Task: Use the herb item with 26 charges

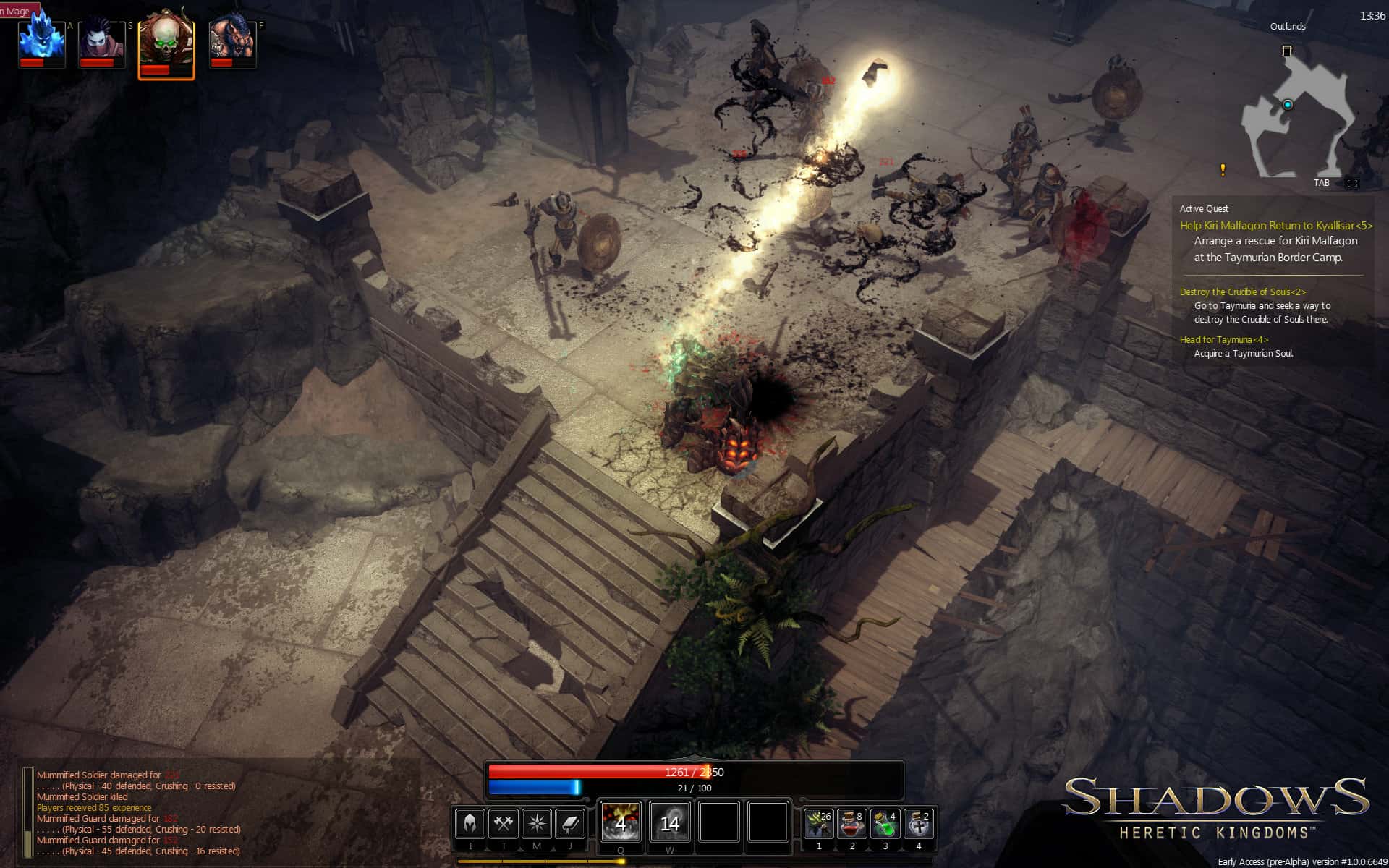Action: (817, 823)
